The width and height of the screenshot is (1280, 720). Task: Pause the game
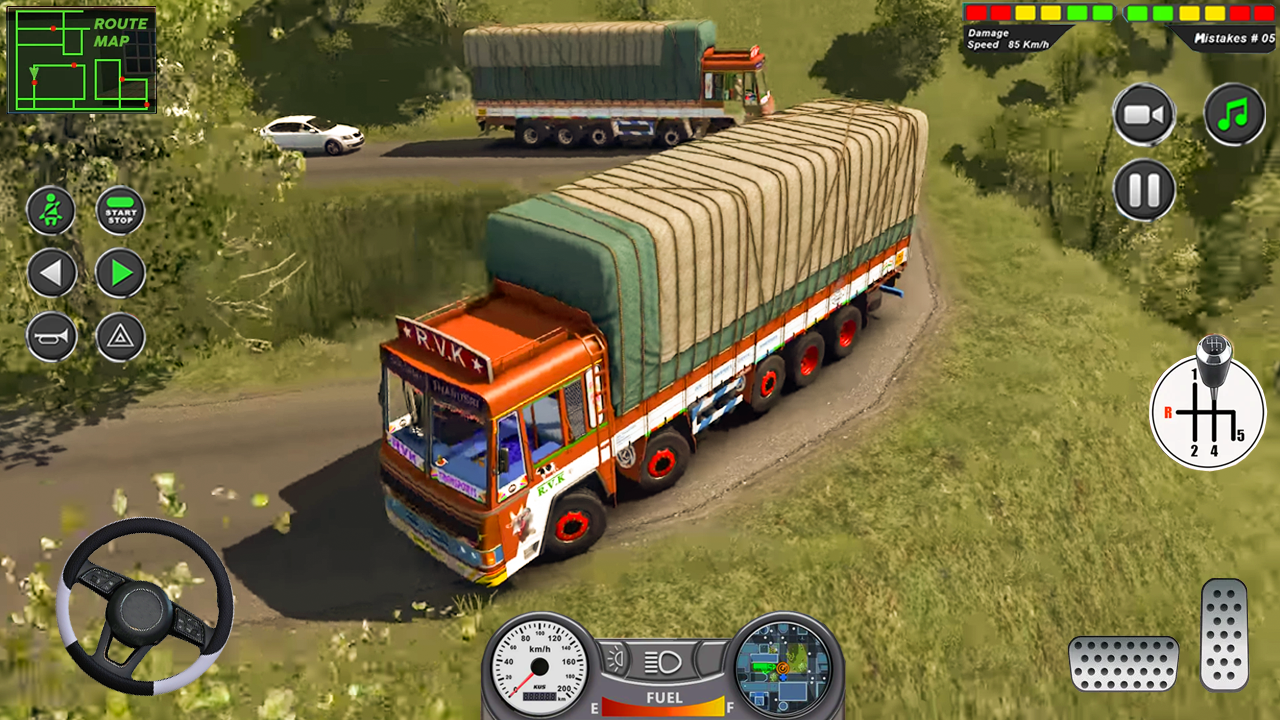pos(1143,190)
